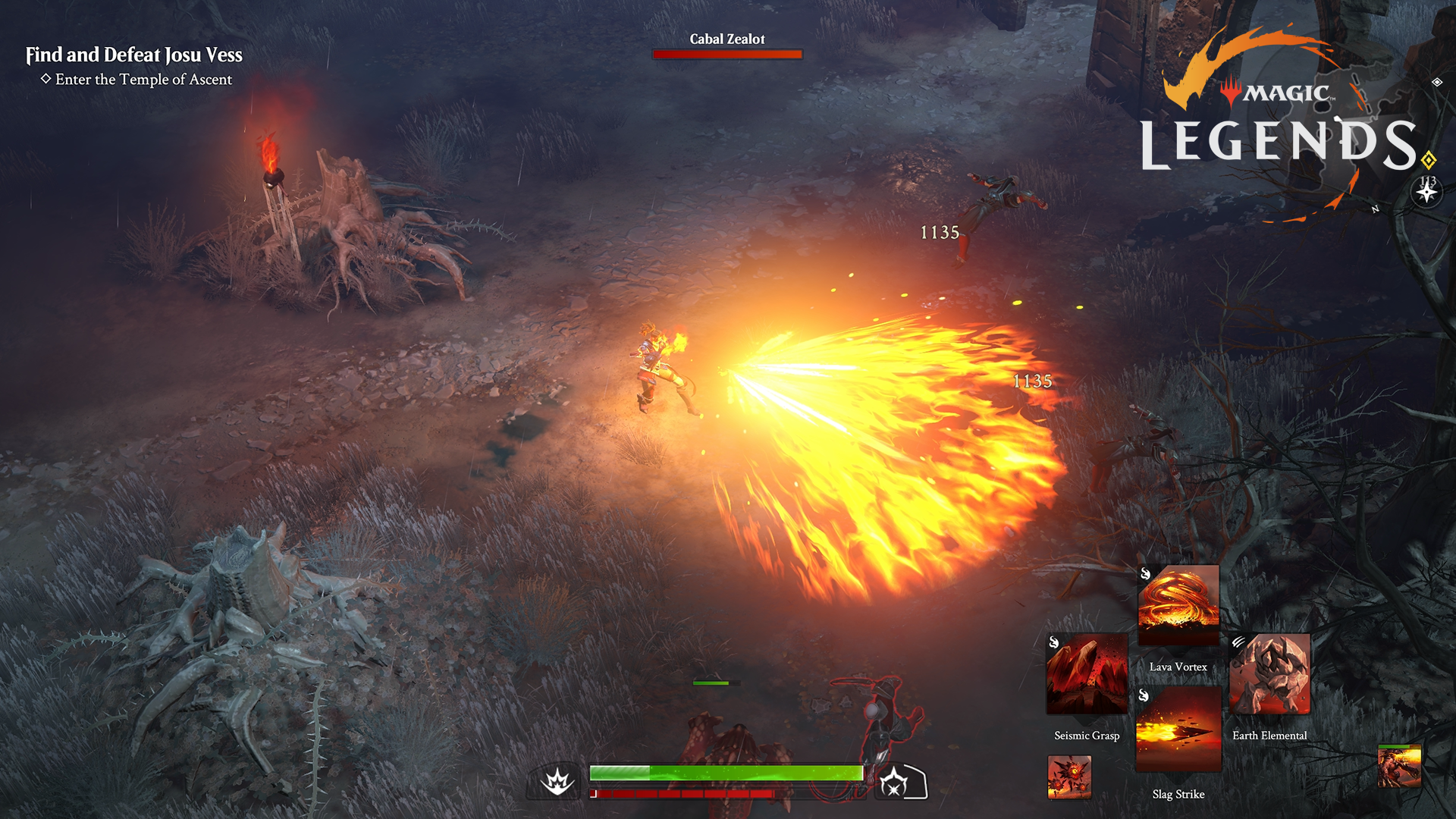The height and width of the screenshot is (819, 1456).
Task: Click the Enter the Temple of Ascent objective
Action: point(144,80)
